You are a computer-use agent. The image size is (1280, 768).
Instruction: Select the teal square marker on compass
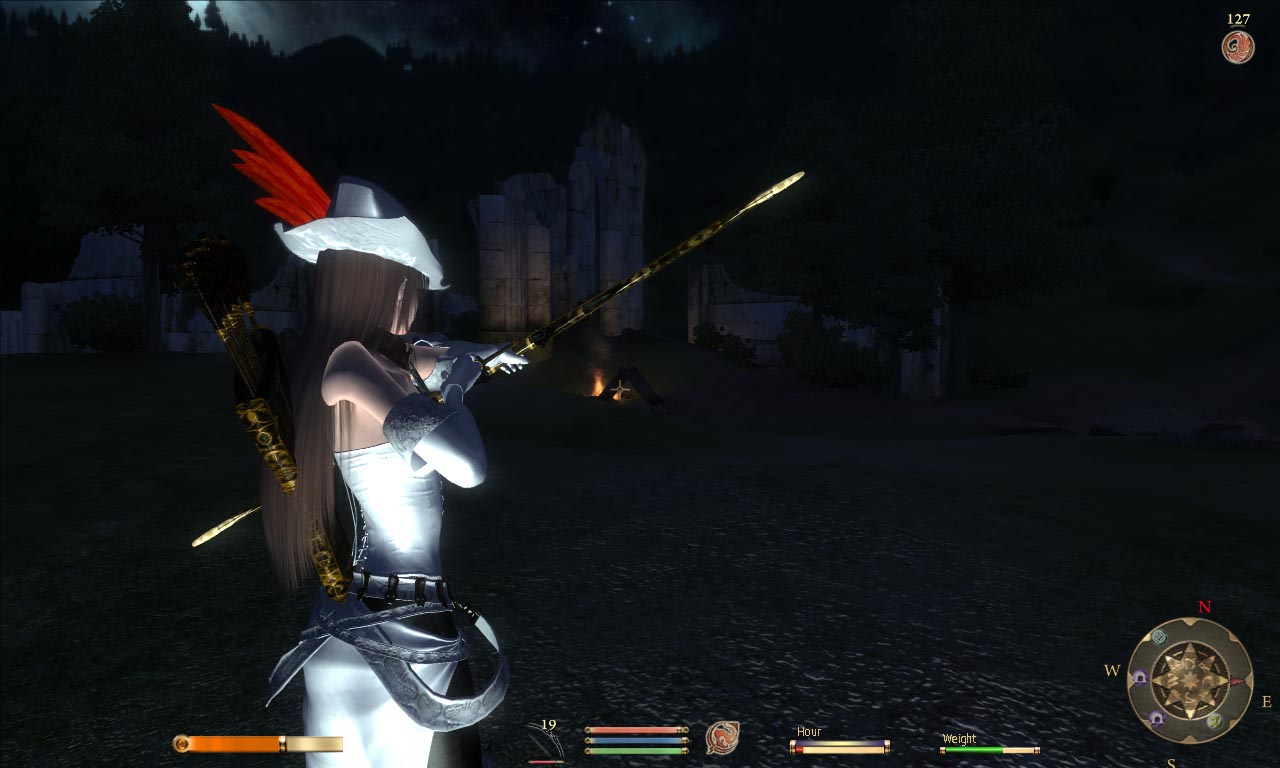(x=1159, y=637)
